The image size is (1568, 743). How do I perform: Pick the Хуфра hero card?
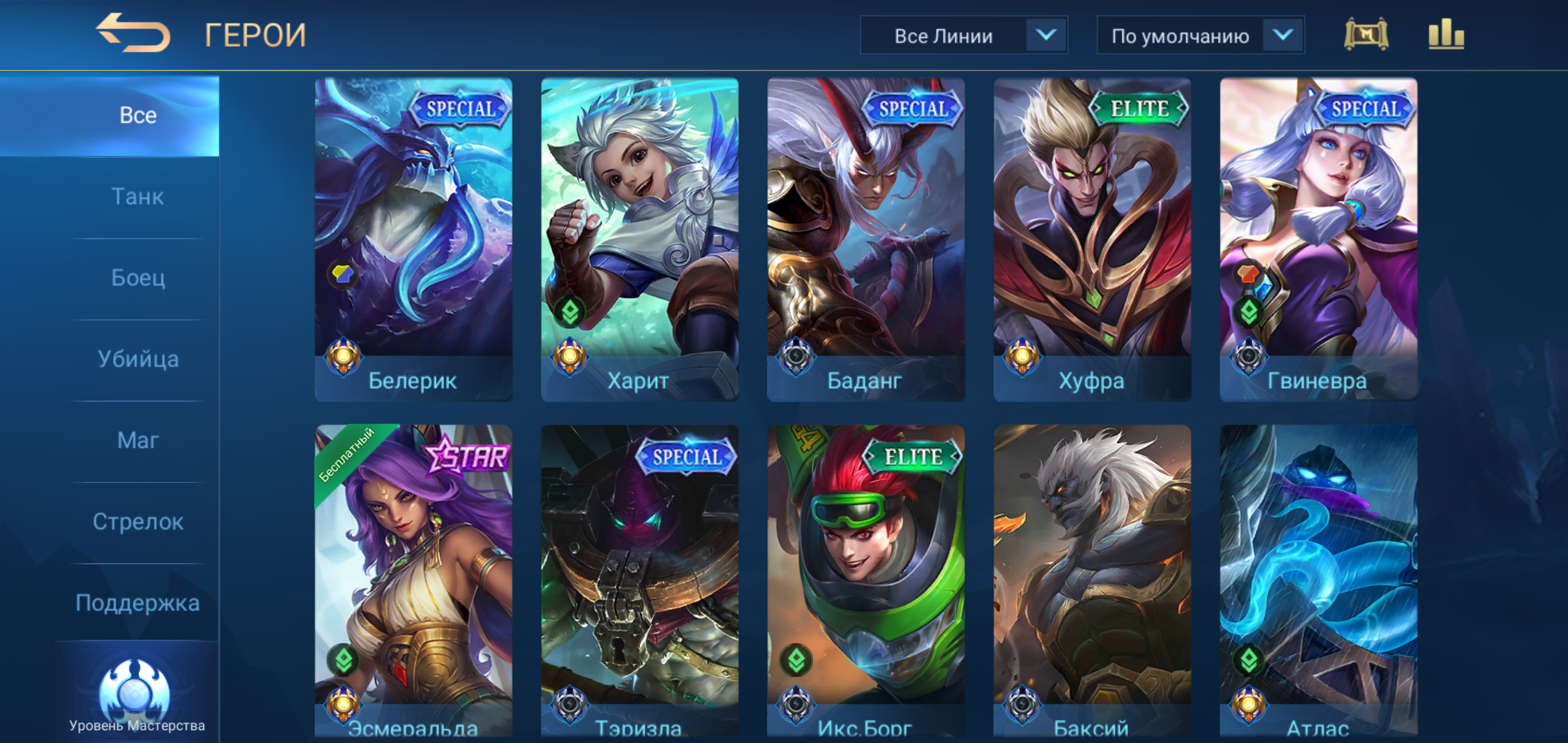pos(1092,239)
